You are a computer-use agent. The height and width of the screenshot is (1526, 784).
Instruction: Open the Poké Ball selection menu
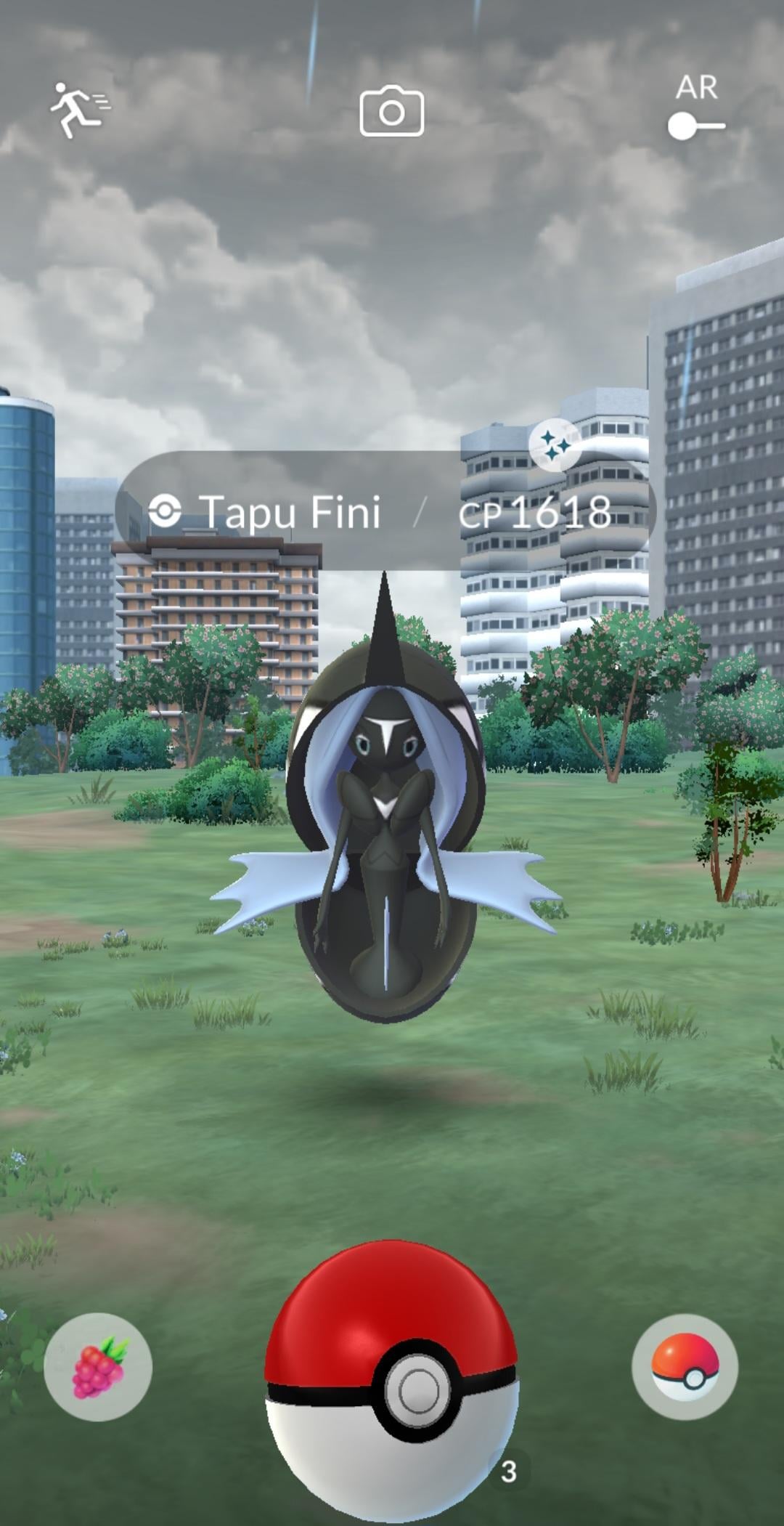[x=685, y=1366]
